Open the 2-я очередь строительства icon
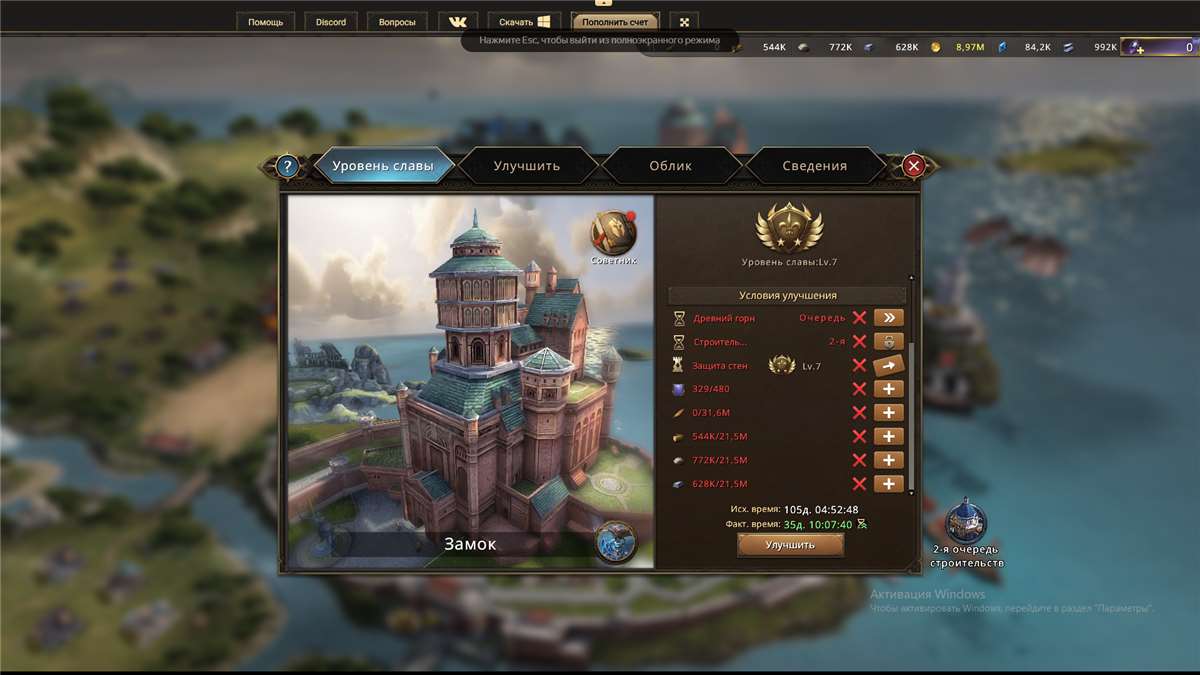Viewport: 1200px width, 675px height. tap(966, 524)
